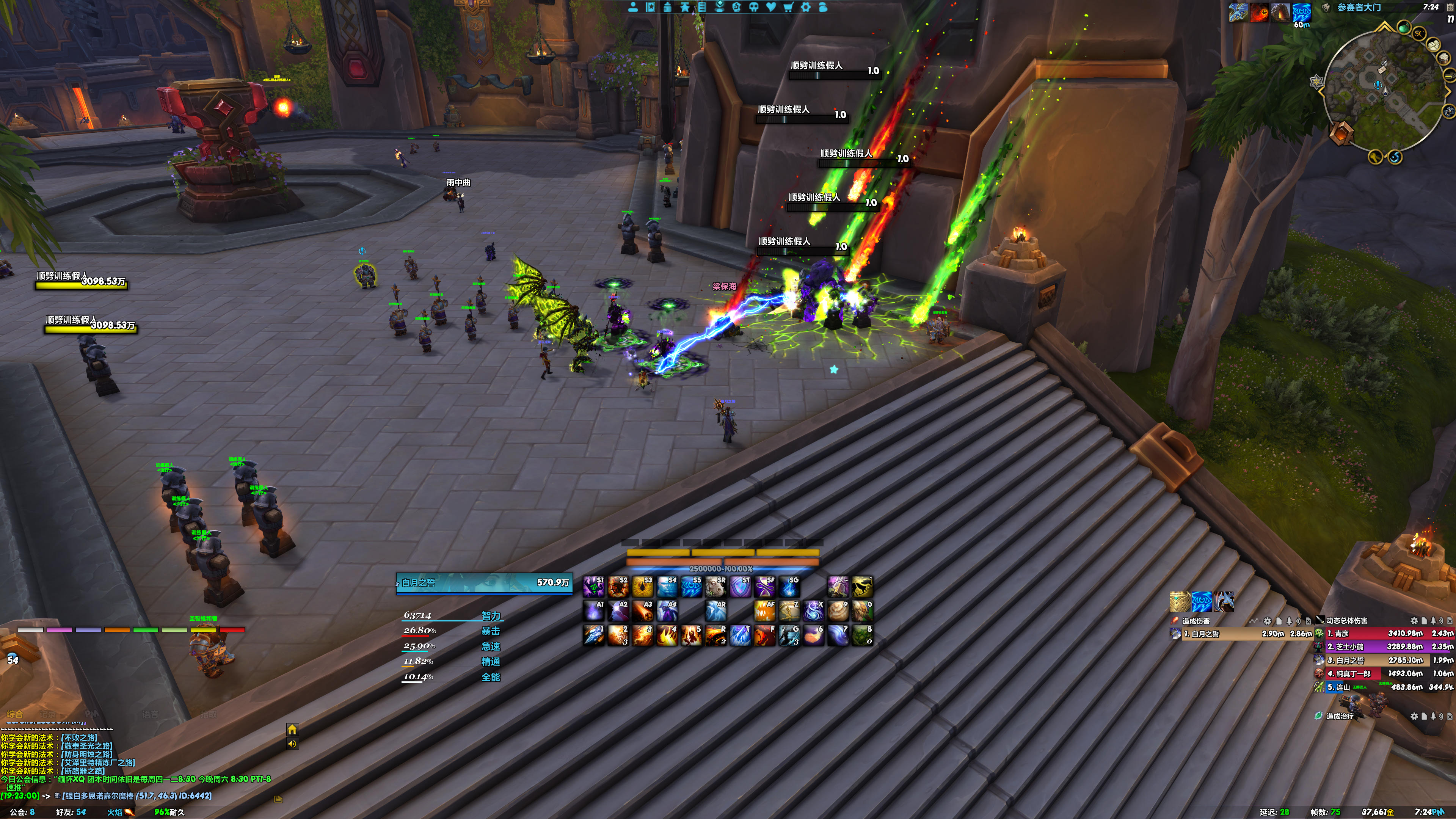
Task: Open the character info micro menu icon
Action: [633, 7]
